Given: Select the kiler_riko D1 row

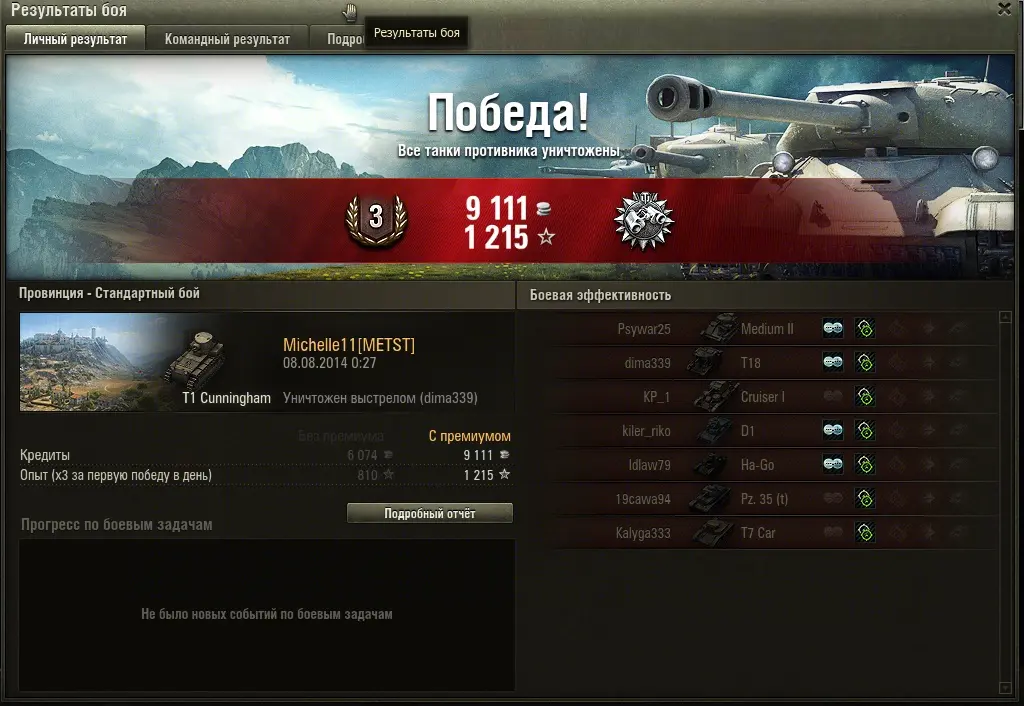Looking at the screenshot, I should click(x=760, y=431).
